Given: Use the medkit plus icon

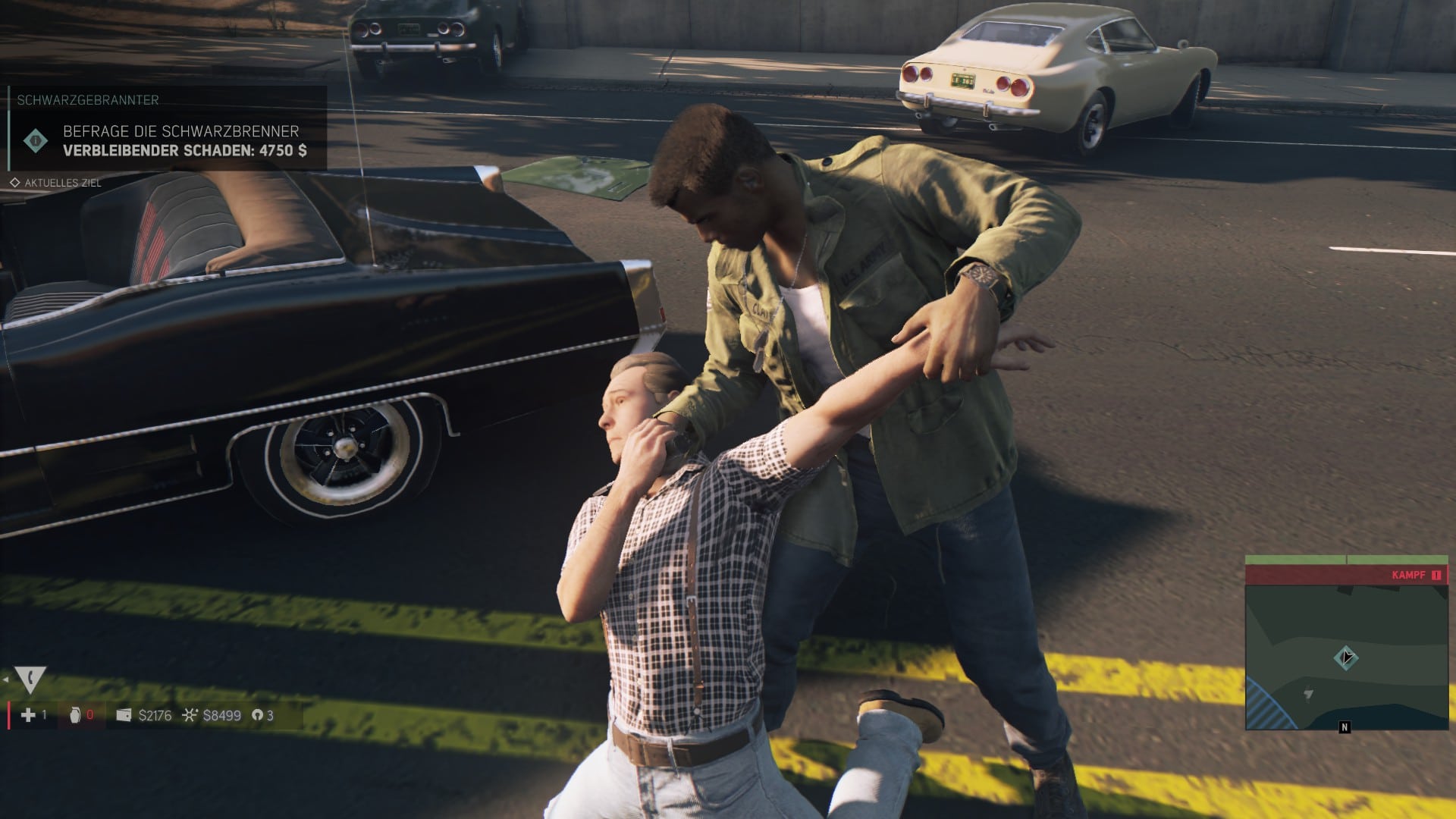Looking at the screenshot, I should click(x=28, y=715).
